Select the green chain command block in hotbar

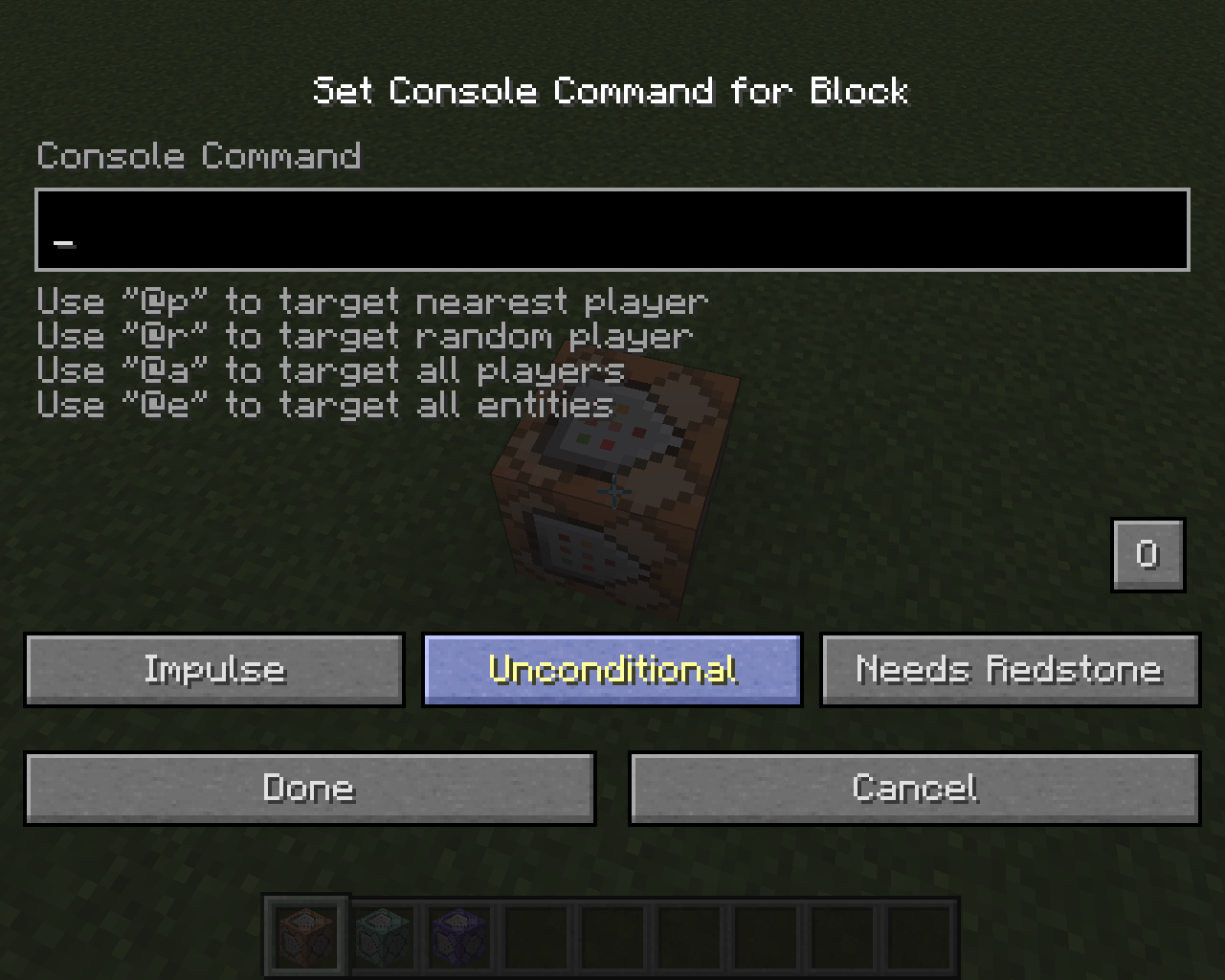point(383,935)
